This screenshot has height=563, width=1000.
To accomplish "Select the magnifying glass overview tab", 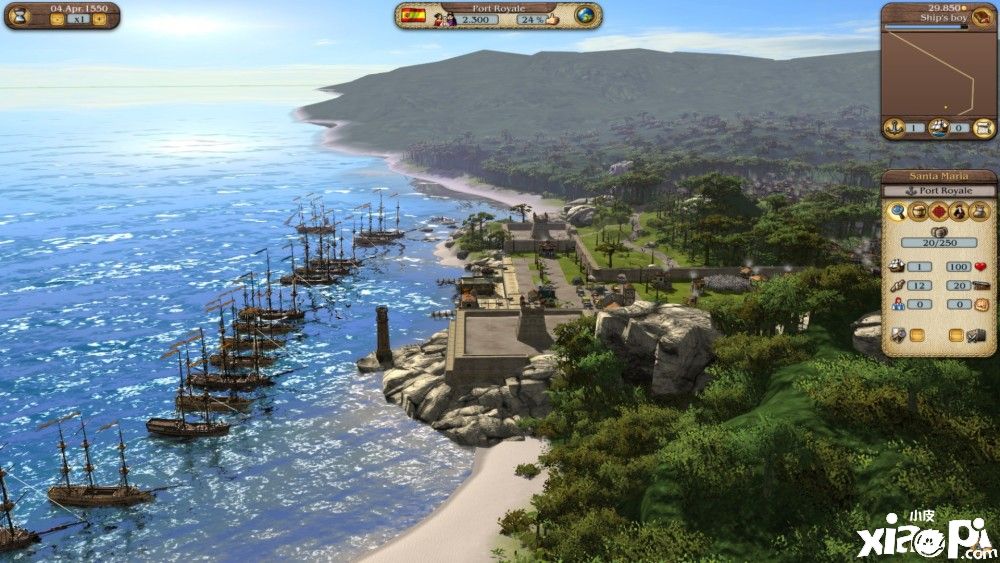I will click(x=897, y=211).
